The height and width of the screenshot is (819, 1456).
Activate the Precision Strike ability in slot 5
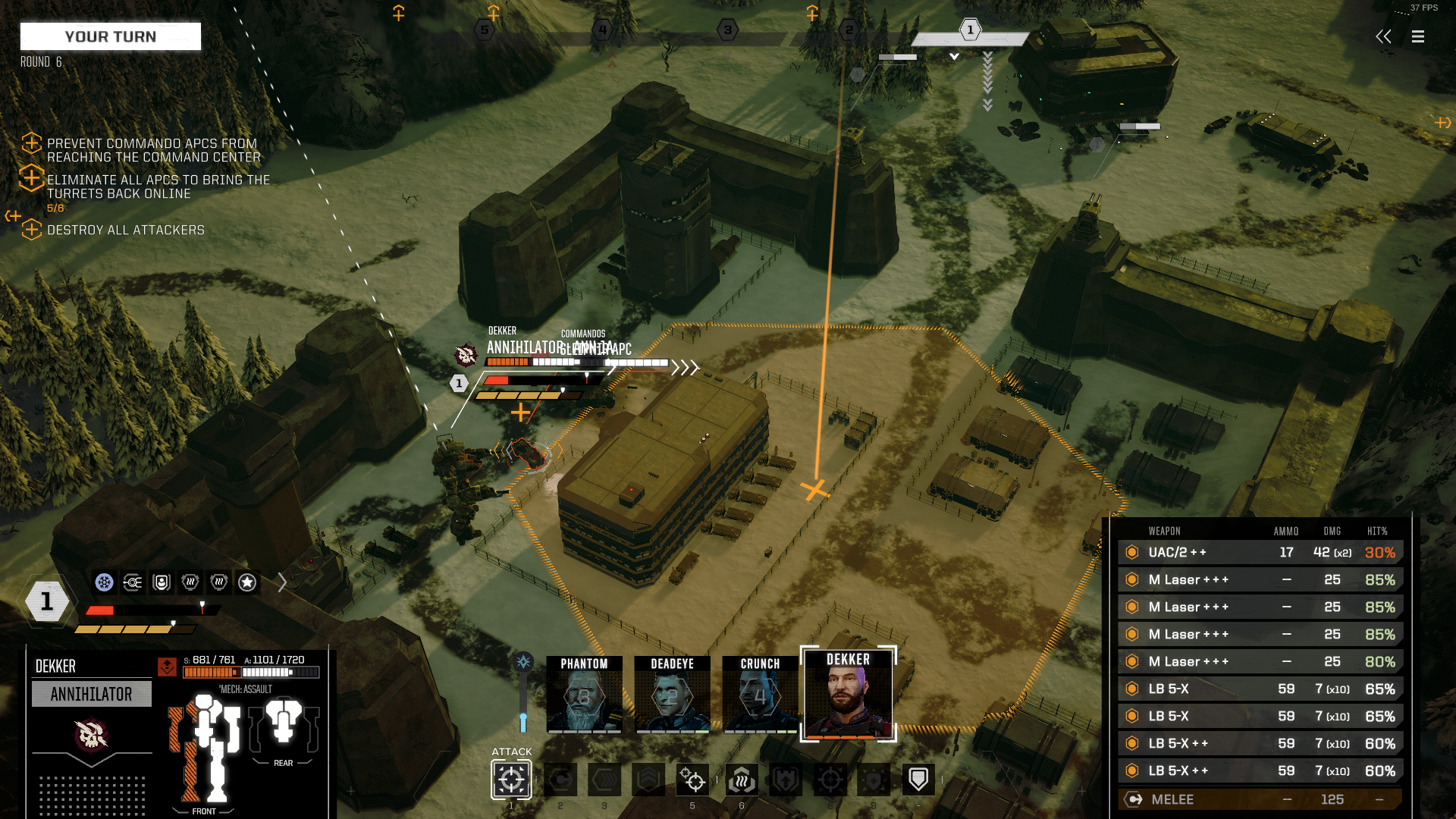[692, 780]
